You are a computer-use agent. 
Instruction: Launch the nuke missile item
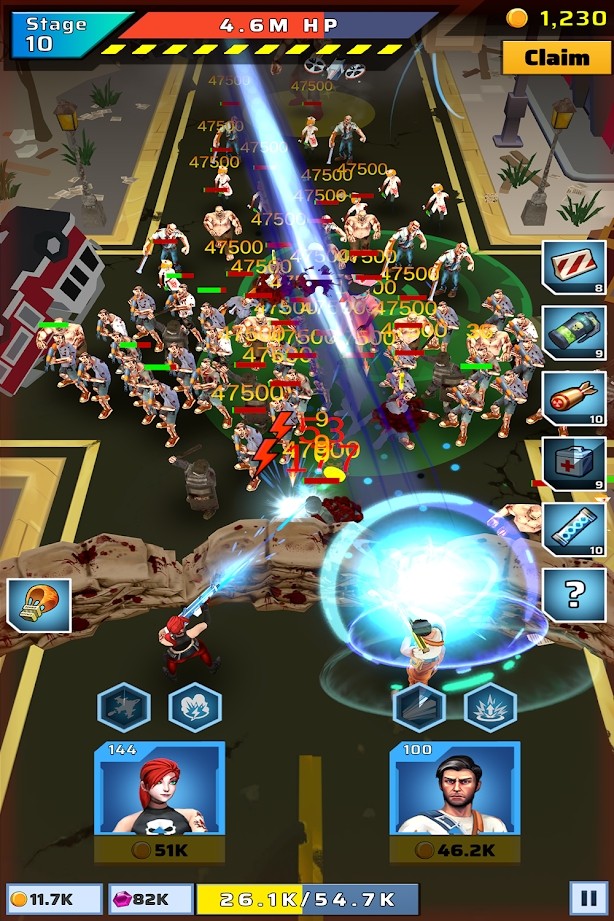(x=574, y=398)
